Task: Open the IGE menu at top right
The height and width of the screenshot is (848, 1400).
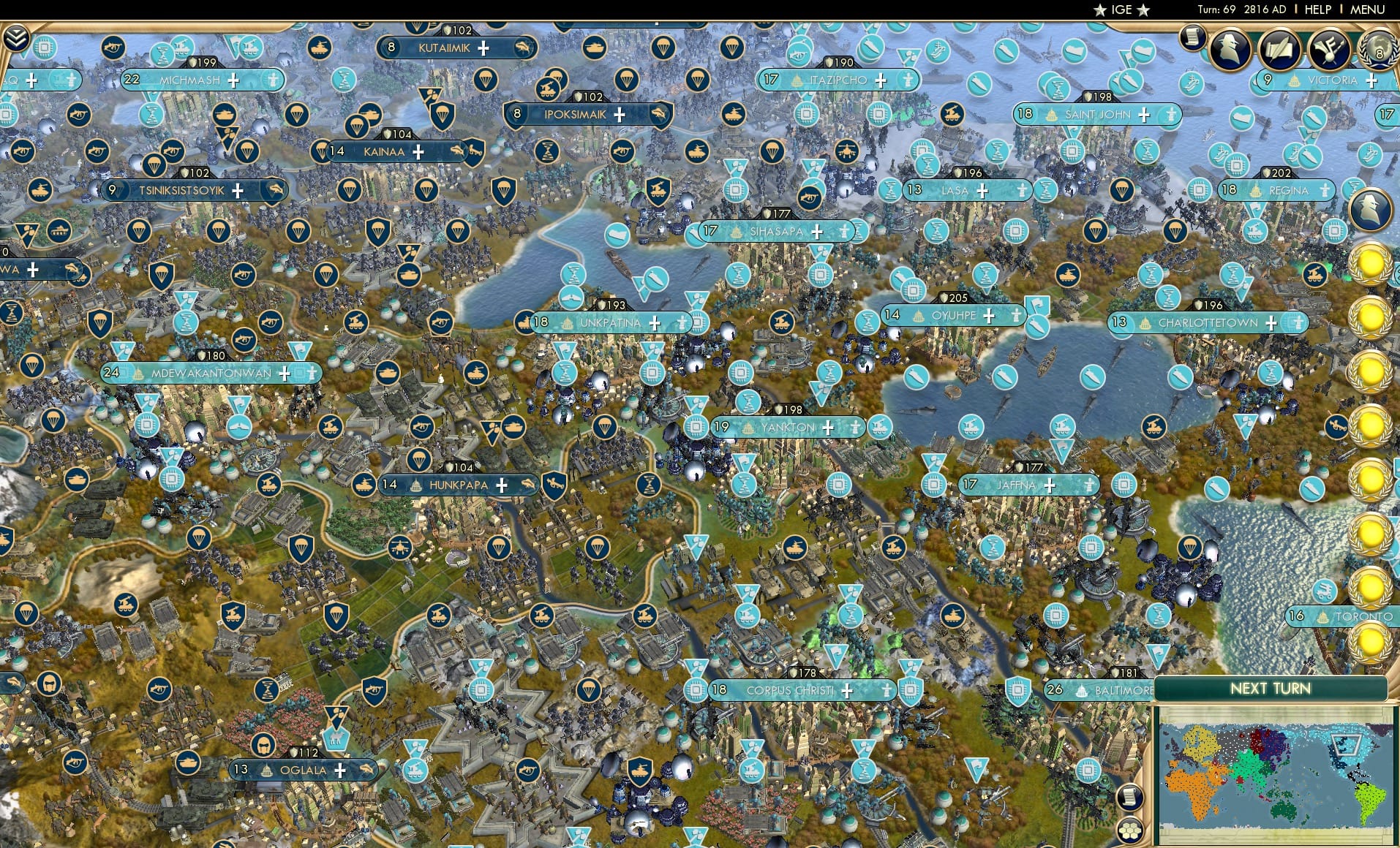Action: point(1121,10)
